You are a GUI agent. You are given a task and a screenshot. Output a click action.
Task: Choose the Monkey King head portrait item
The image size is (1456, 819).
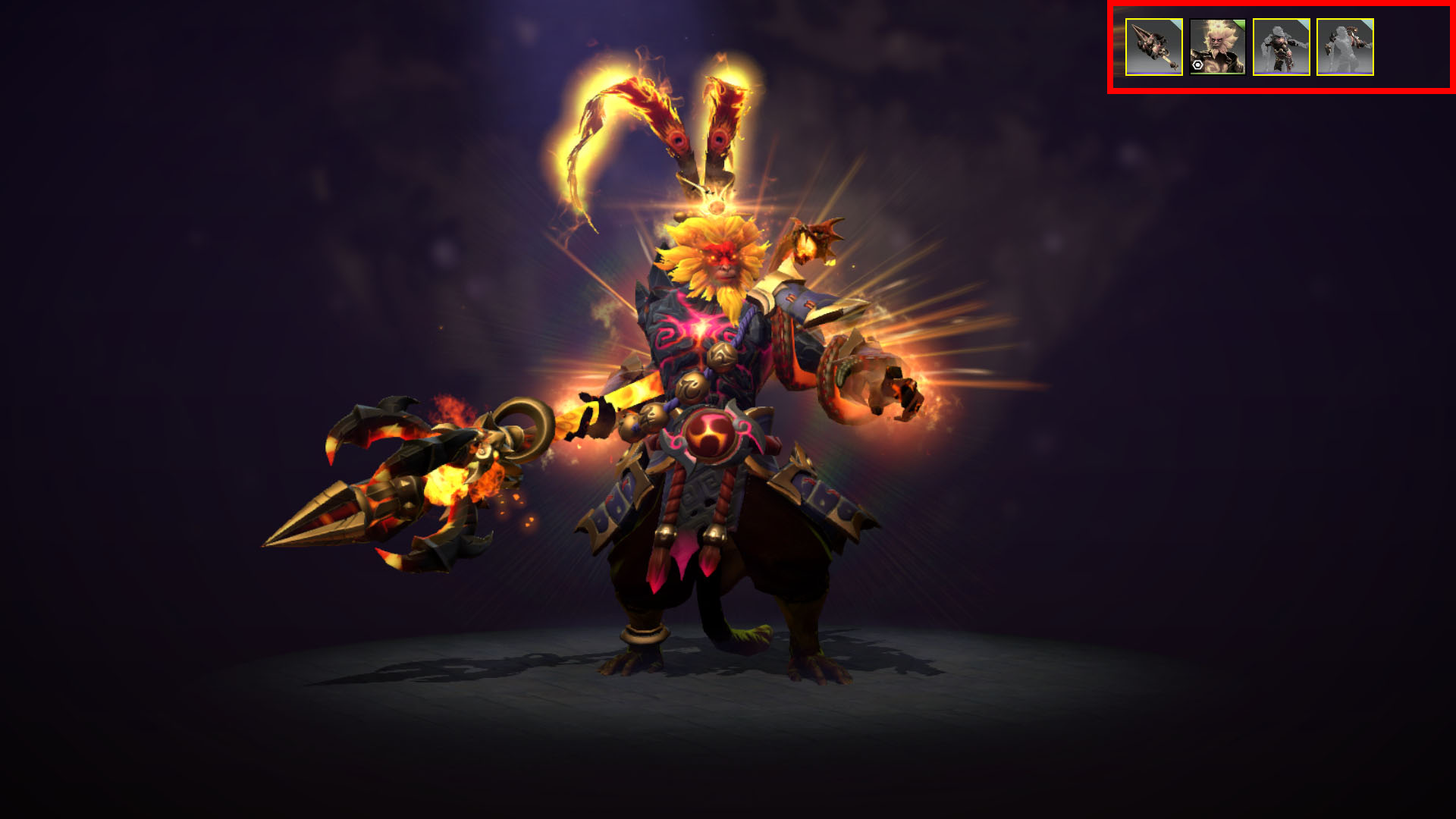coord(1217,47)
